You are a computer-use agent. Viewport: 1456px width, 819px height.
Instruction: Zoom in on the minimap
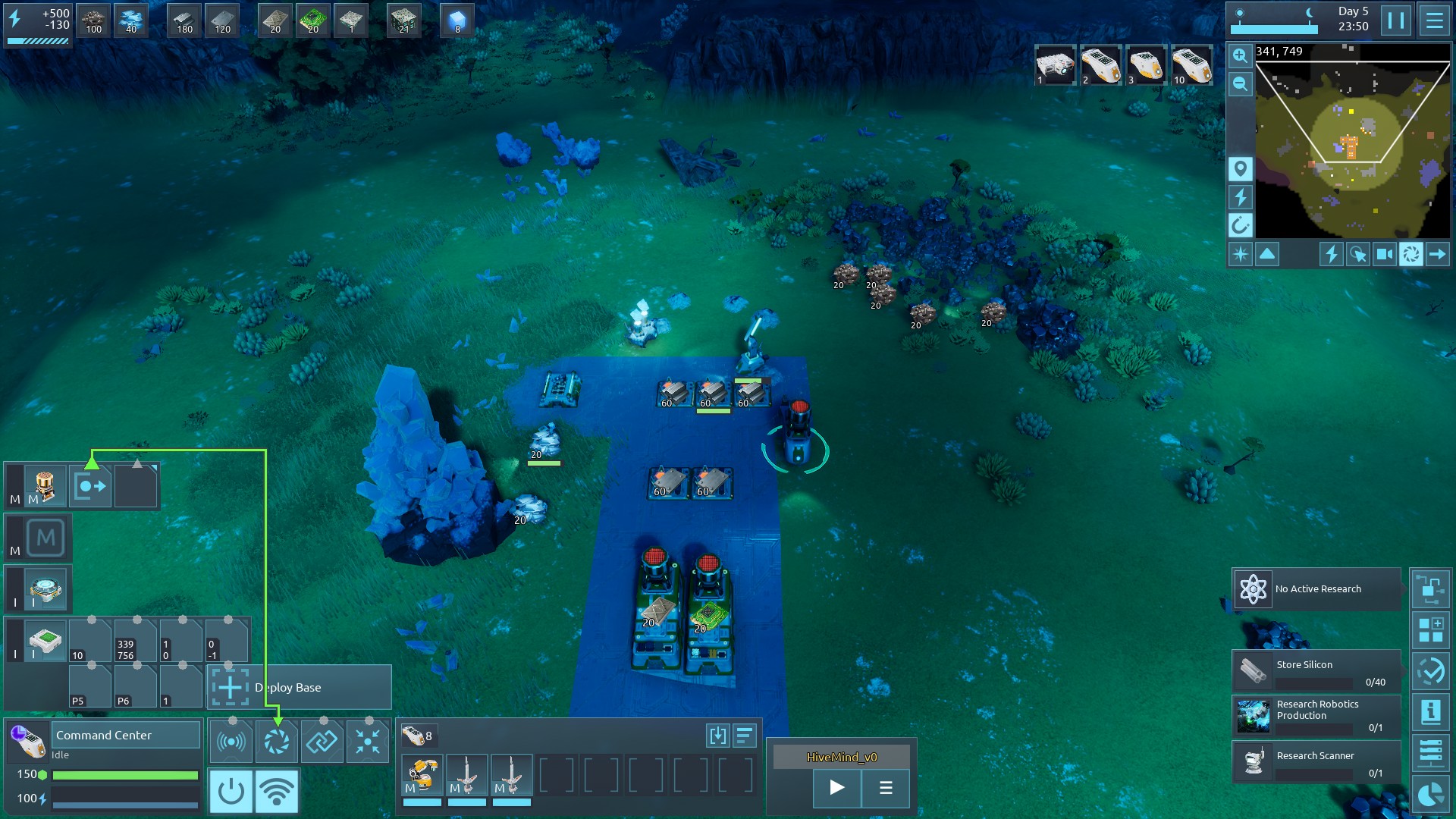[1240, 55]
